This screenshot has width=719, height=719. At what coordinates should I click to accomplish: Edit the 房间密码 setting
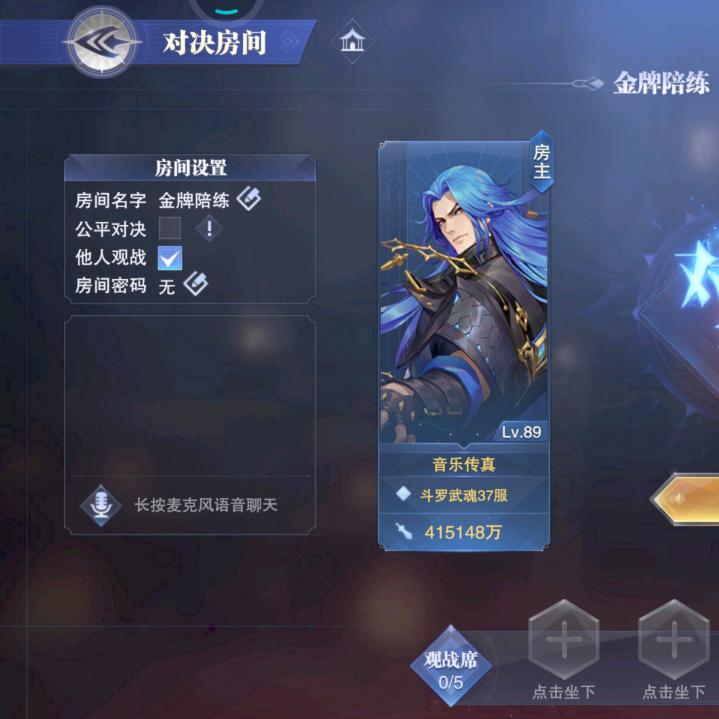point(195,285)
